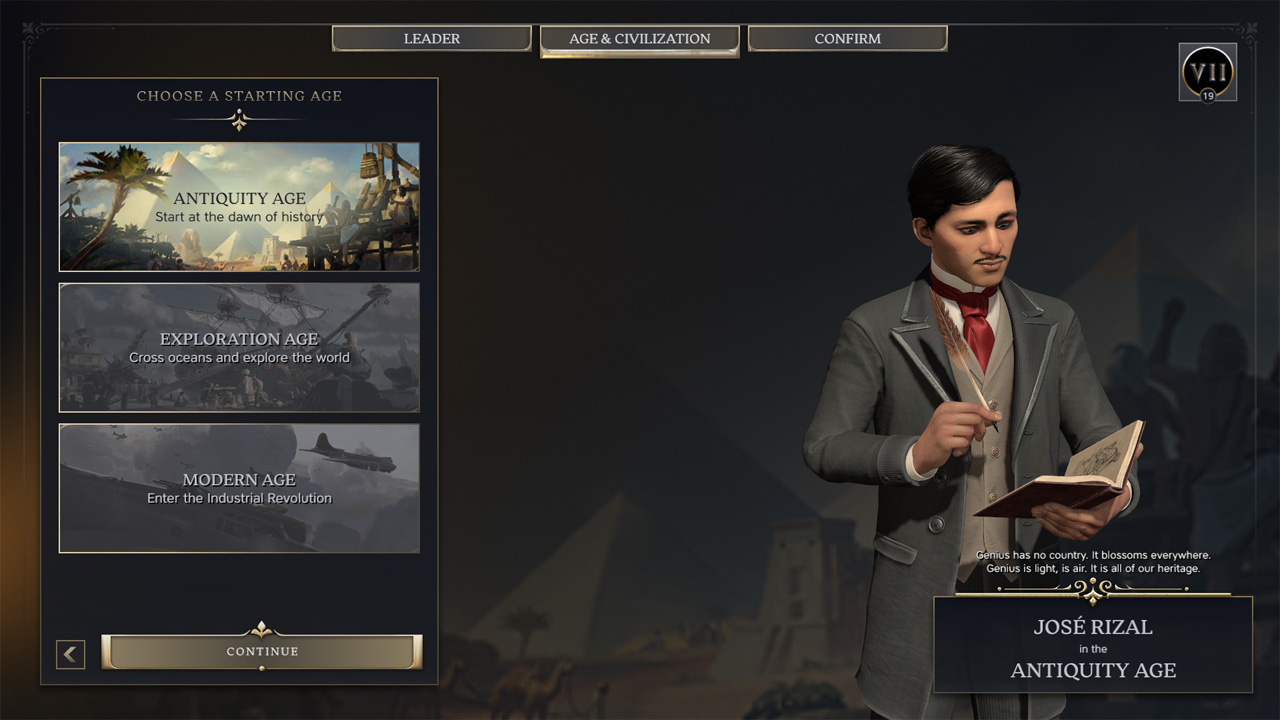Open the Age & Civilization tab
The image size is (1280, 720).
(640, 39)
